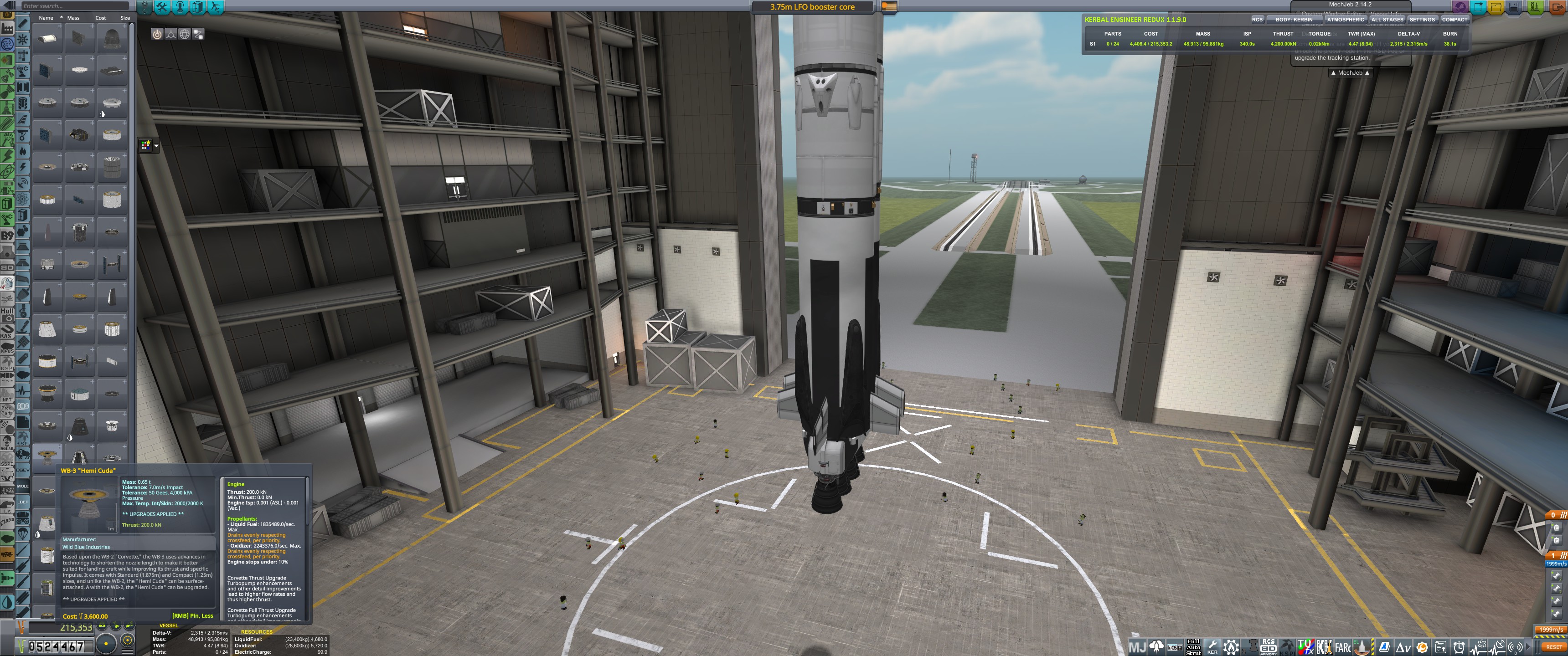Open the KER wrench toolbar button

point(1212,647)
